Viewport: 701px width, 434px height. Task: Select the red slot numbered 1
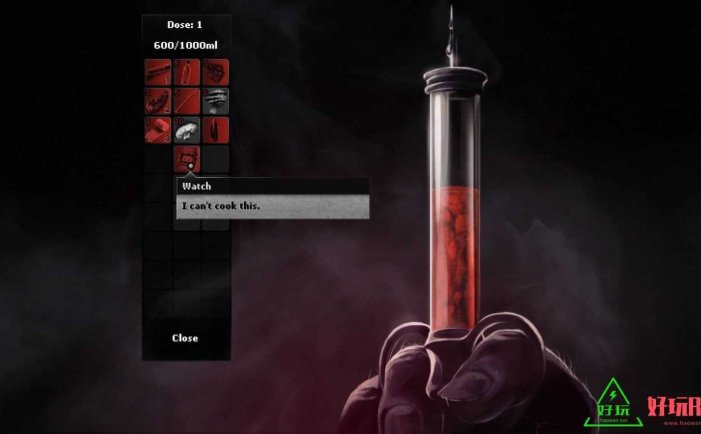[x=158, y=72]
